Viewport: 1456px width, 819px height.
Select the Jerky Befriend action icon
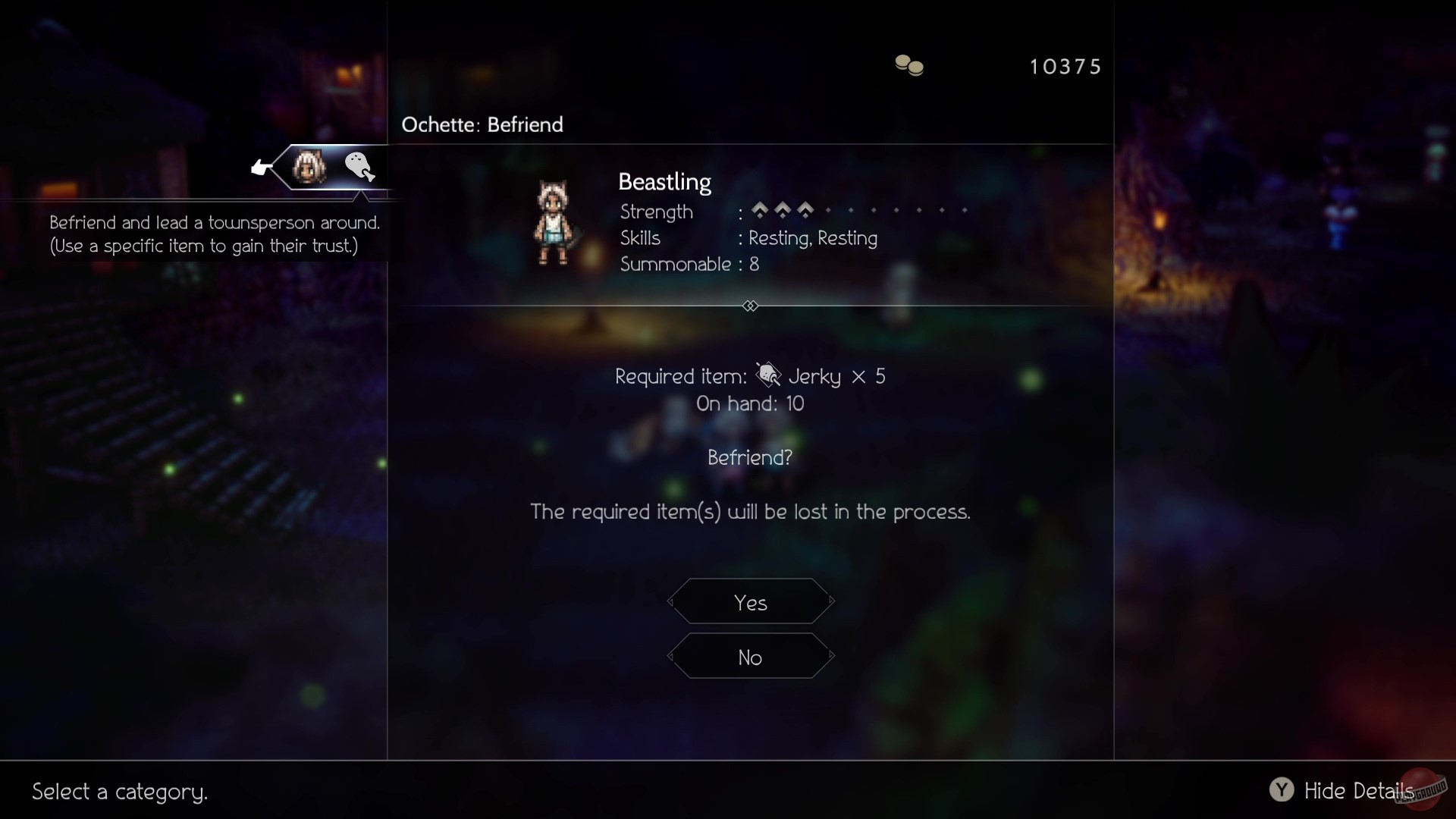point(359,167)
